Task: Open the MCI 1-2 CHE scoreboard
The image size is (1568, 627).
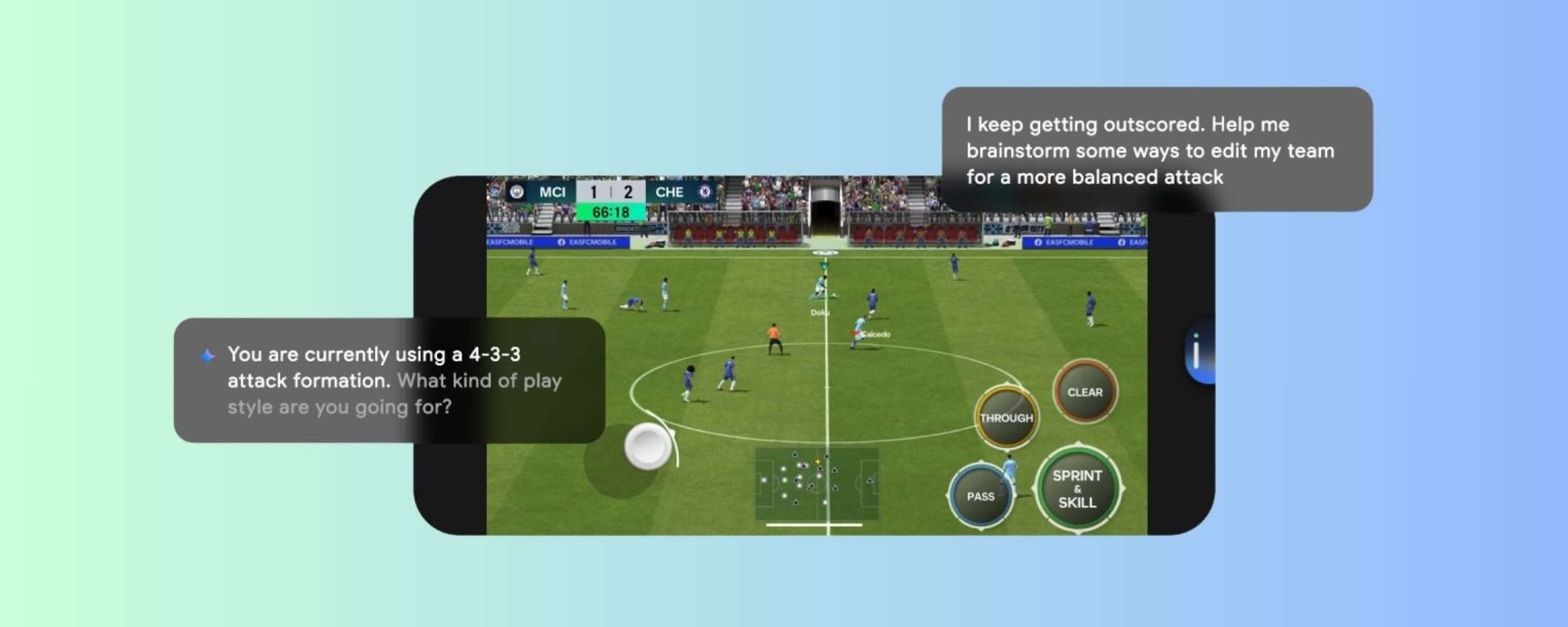Action: [610, 192]
